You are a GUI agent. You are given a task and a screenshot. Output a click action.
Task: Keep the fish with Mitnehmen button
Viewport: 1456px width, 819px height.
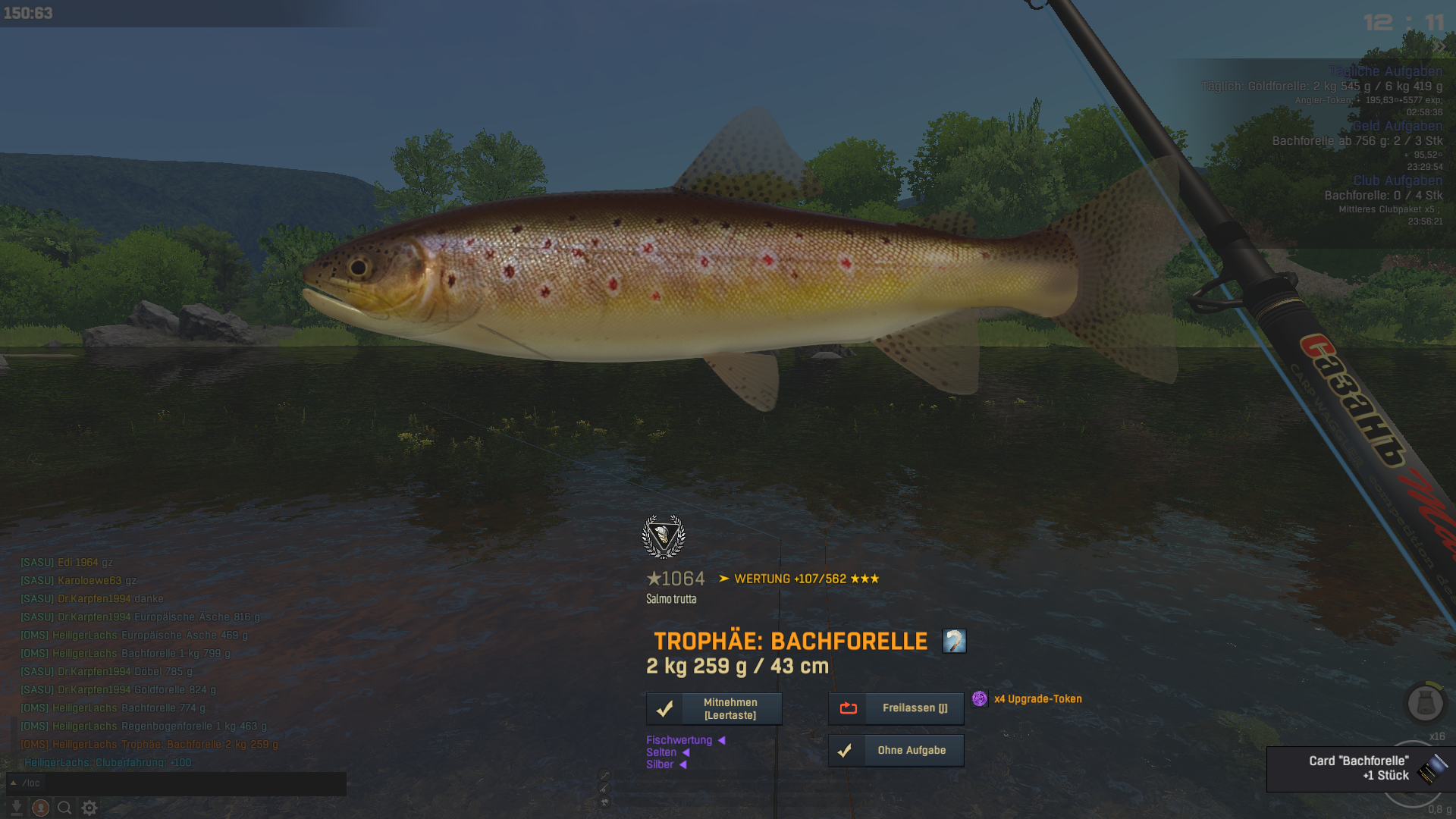[714, 708]
